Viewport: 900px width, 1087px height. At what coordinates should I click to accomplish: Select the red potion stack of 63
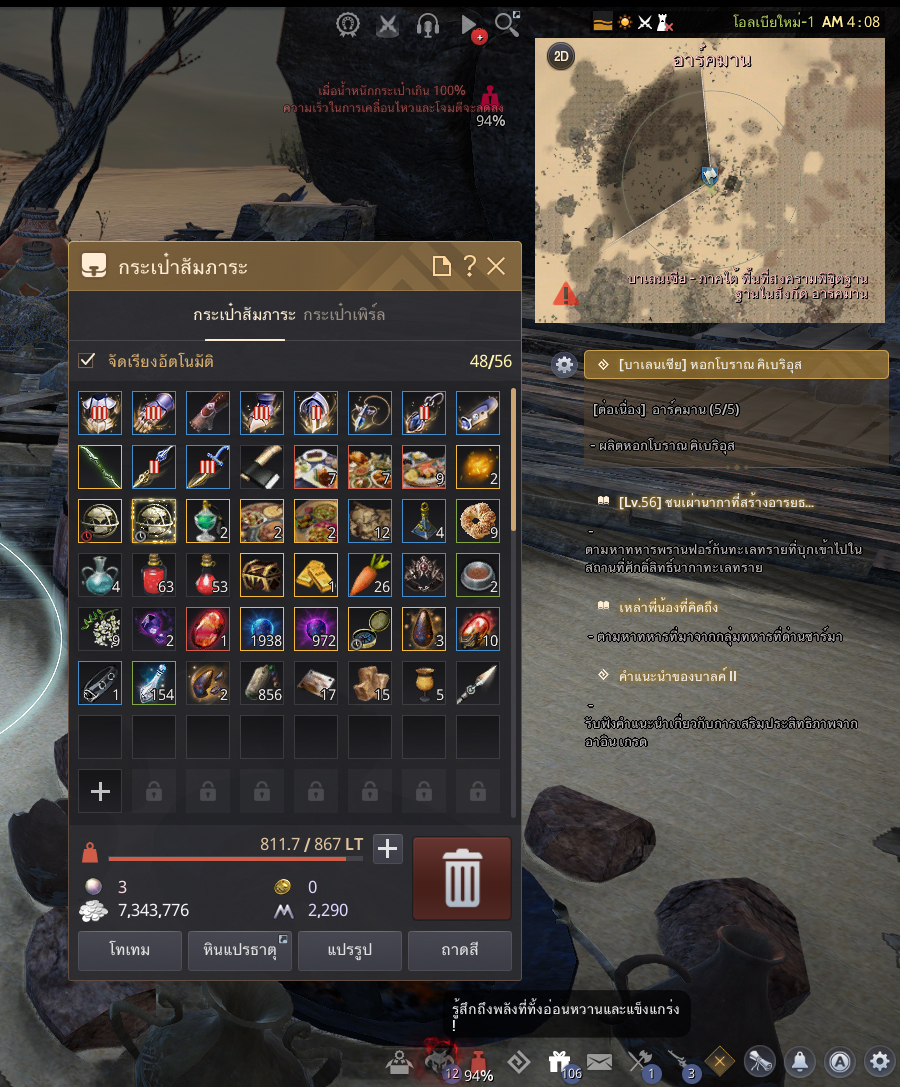tap(154, 575)
